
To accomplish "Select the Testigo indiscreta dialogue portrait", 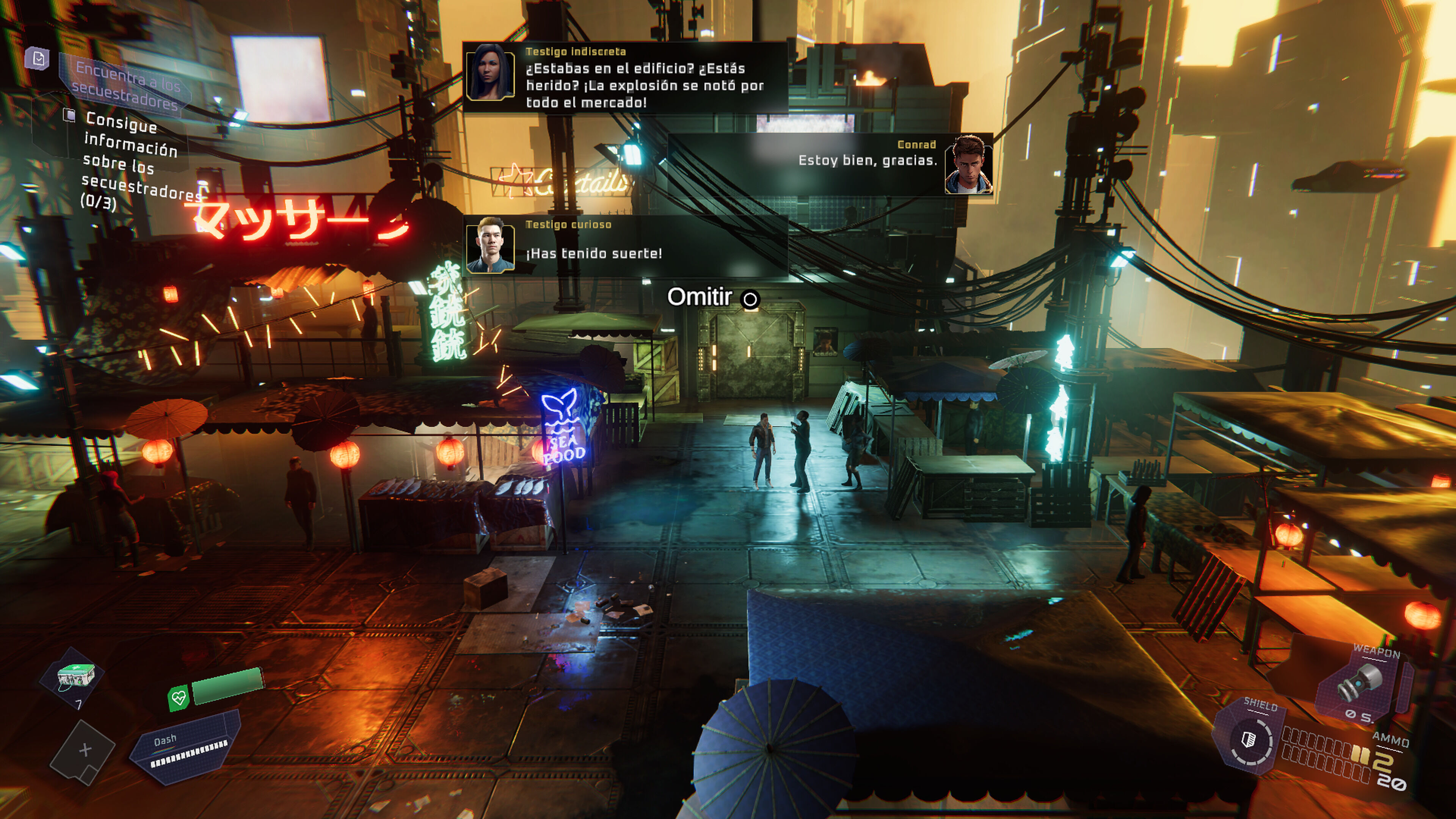I will pyautogui.click(x=490, y=72).
